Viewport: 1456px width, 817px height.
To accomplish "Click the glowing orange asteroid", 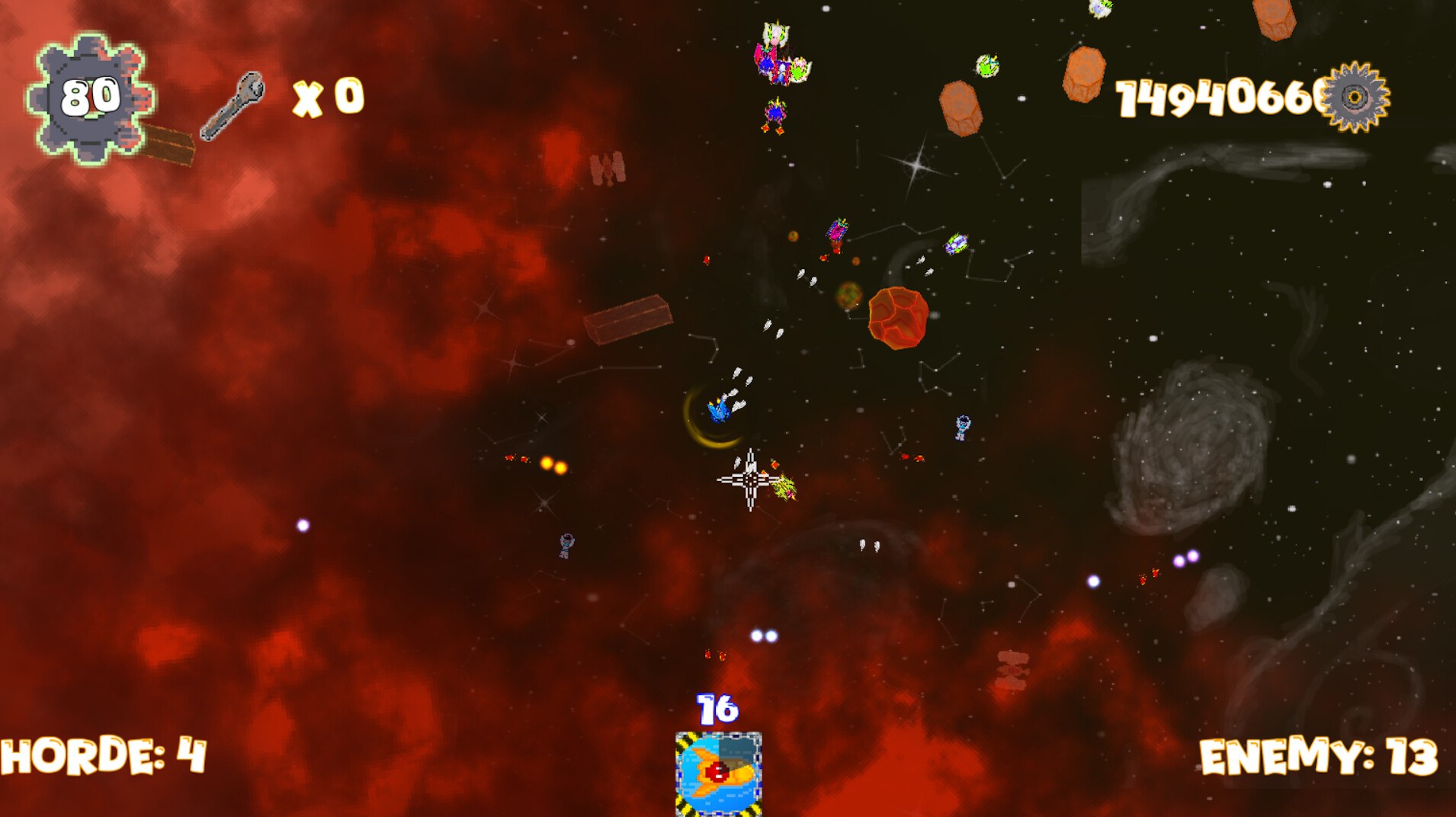I will point(900,320).
